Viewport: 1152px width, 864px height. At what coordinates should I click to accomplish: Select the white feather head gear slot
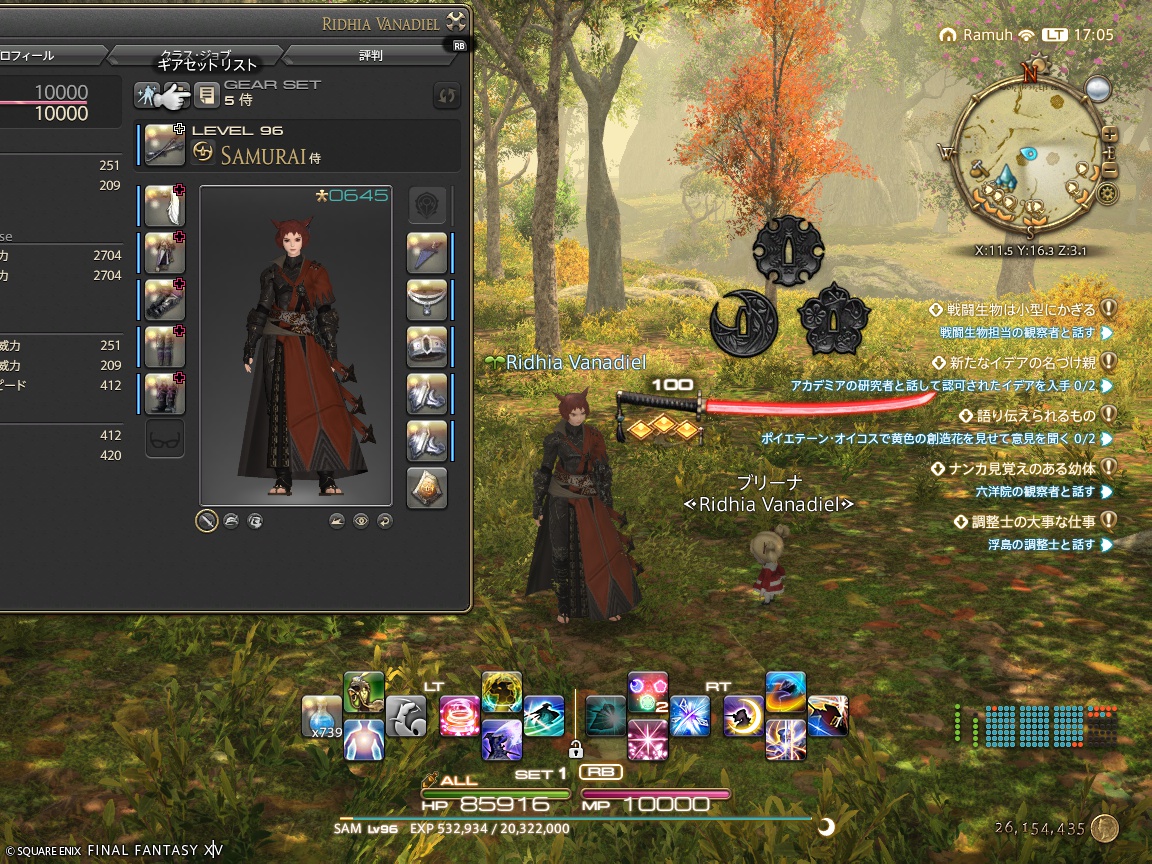pos(164,206)
